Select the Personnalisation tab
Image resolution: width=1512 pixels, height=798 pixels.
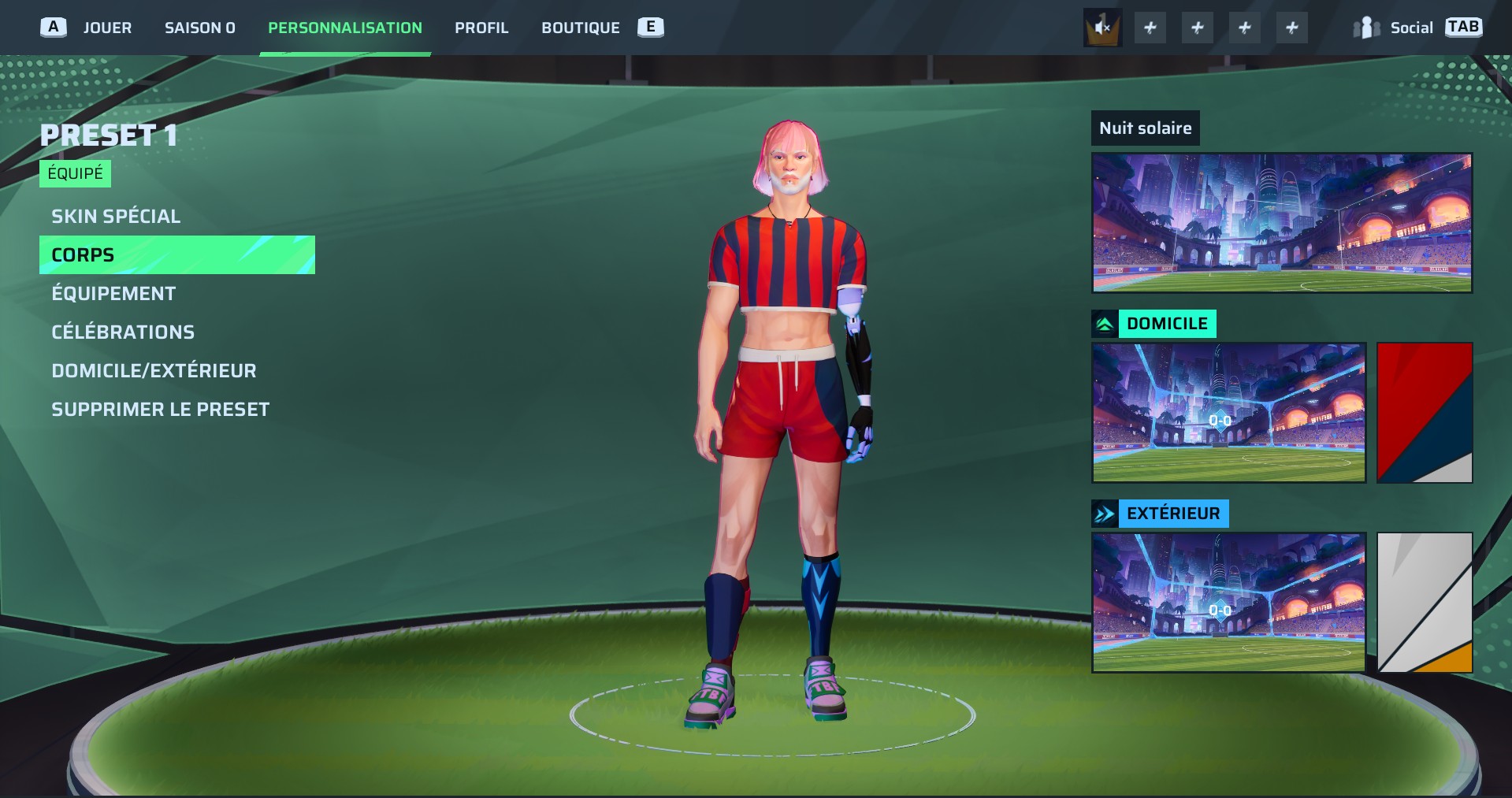click(x=344, y=28)
